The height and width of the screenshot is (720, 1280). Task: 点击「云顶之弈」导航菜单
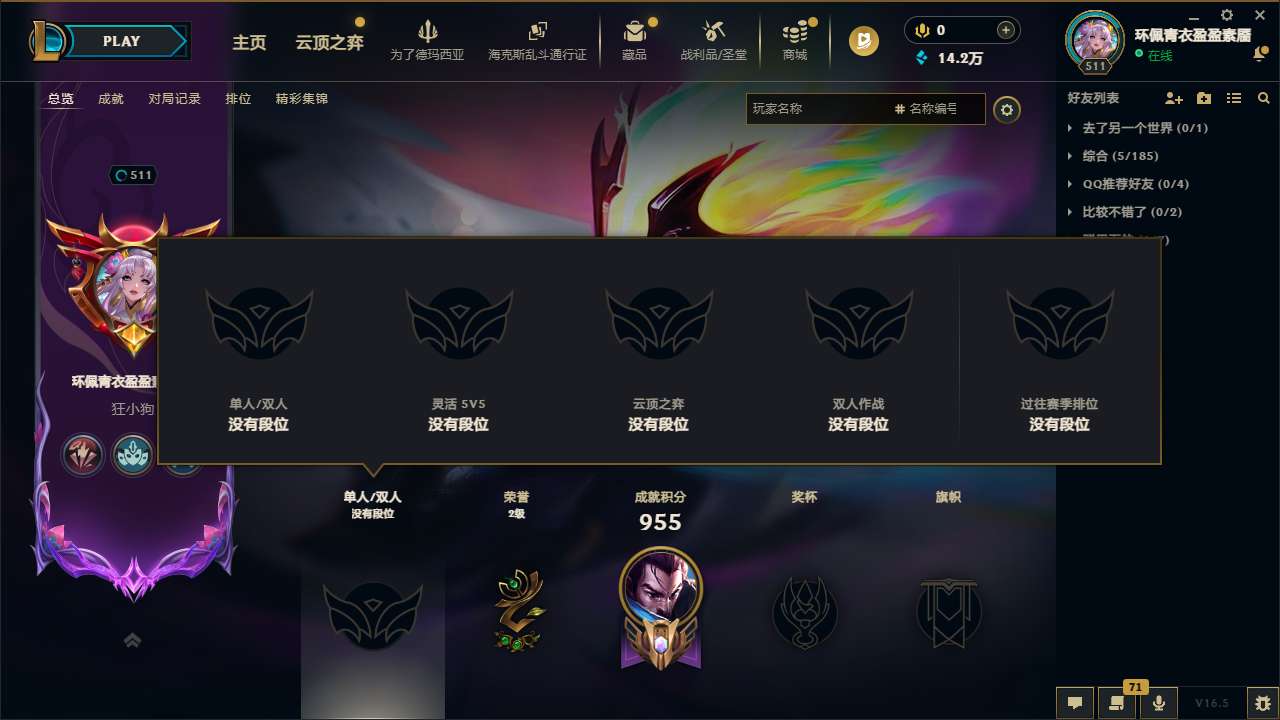point(328,43)
